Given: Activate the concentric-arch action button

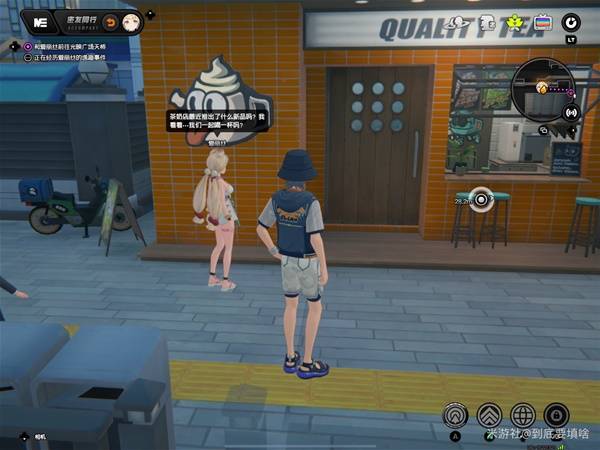Looking at the screenshot, I should point(457,414).
